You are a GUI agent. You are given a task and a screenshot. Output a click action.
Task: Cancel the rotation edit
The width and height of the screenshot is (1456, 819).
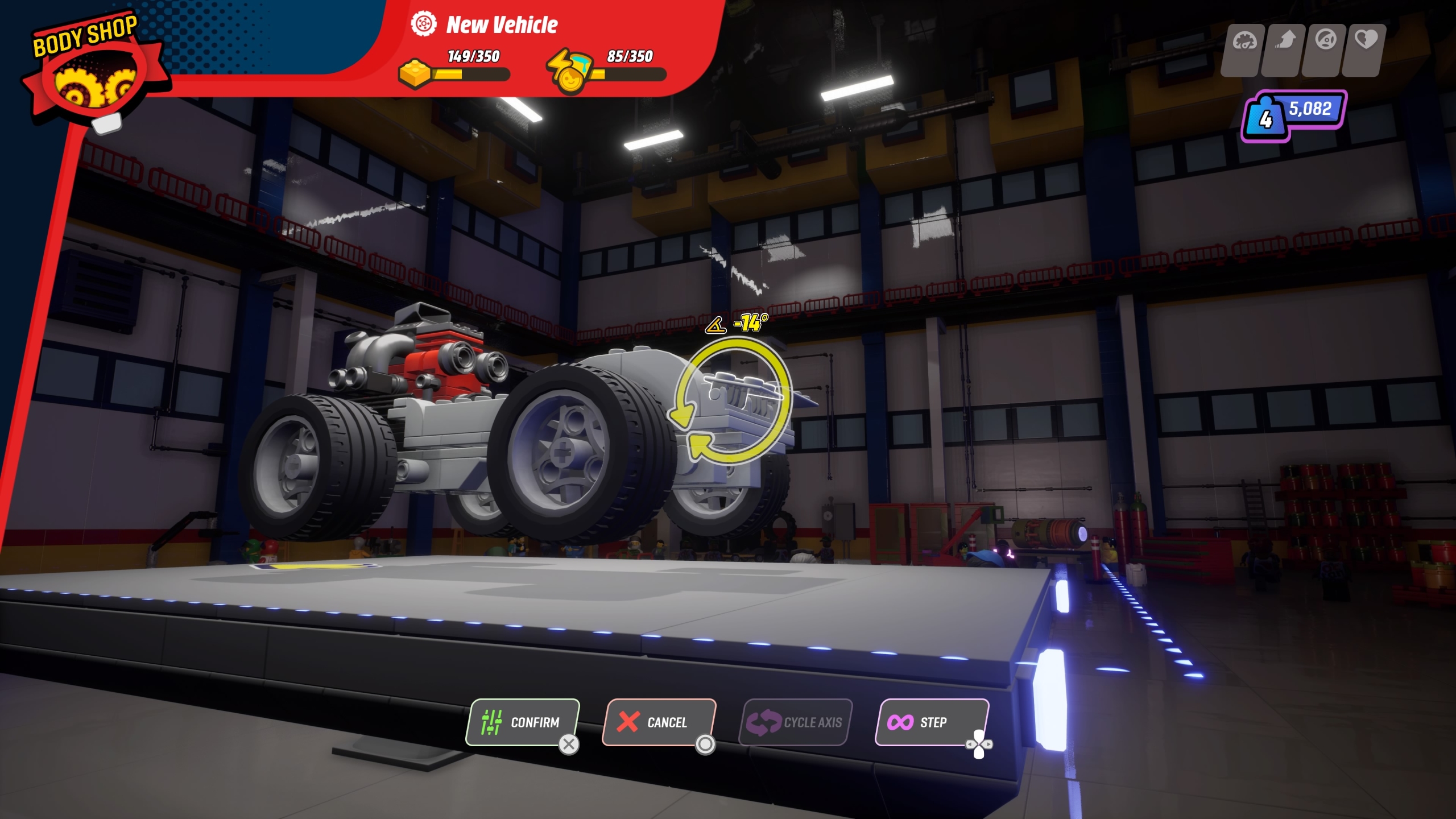click(x=658, y=722)
